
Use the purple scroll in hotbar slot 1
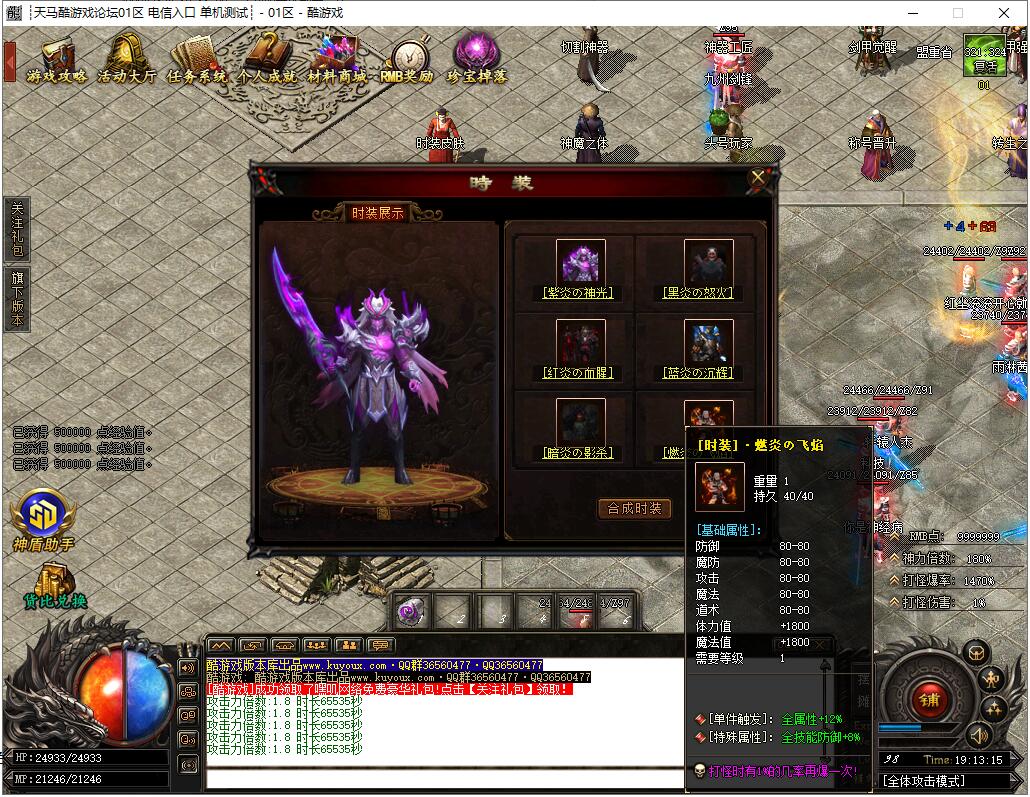[410, 610]
